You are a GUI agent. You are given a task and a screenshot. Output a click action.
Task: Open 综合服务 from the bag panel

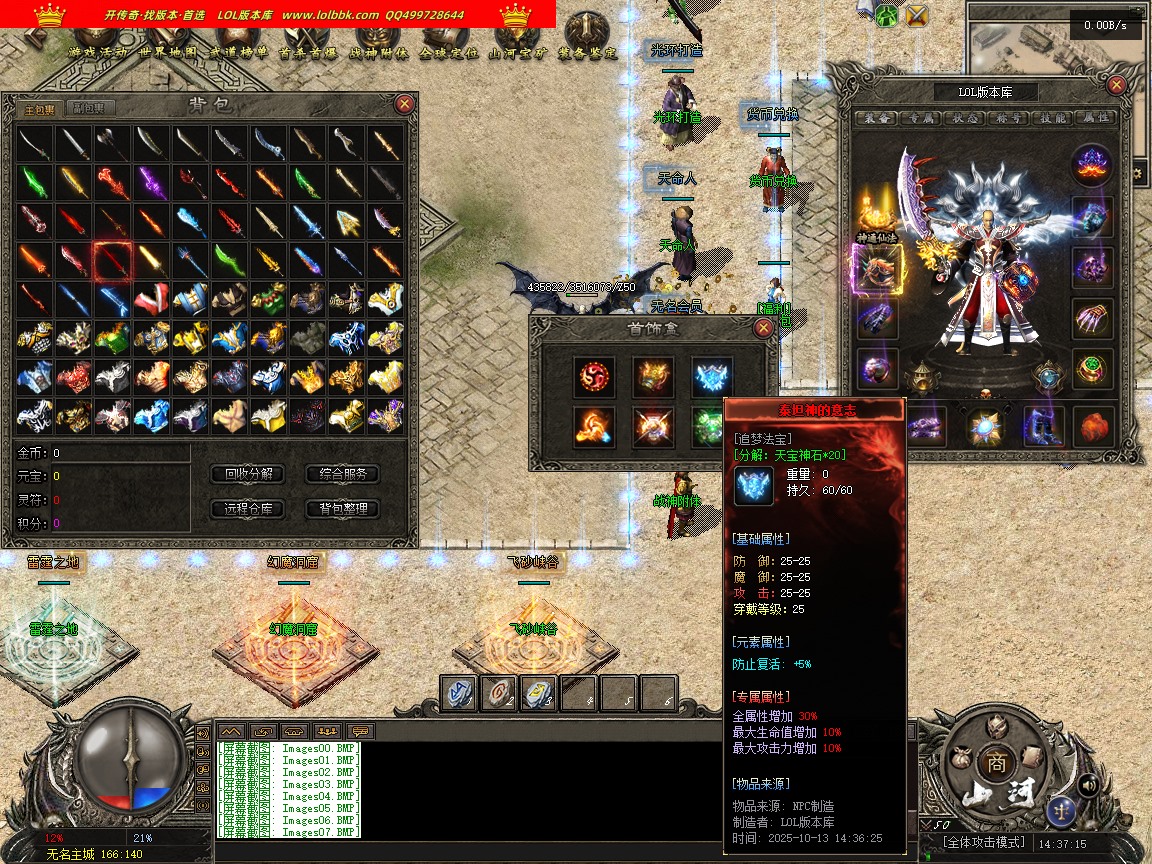pos(343,474)
